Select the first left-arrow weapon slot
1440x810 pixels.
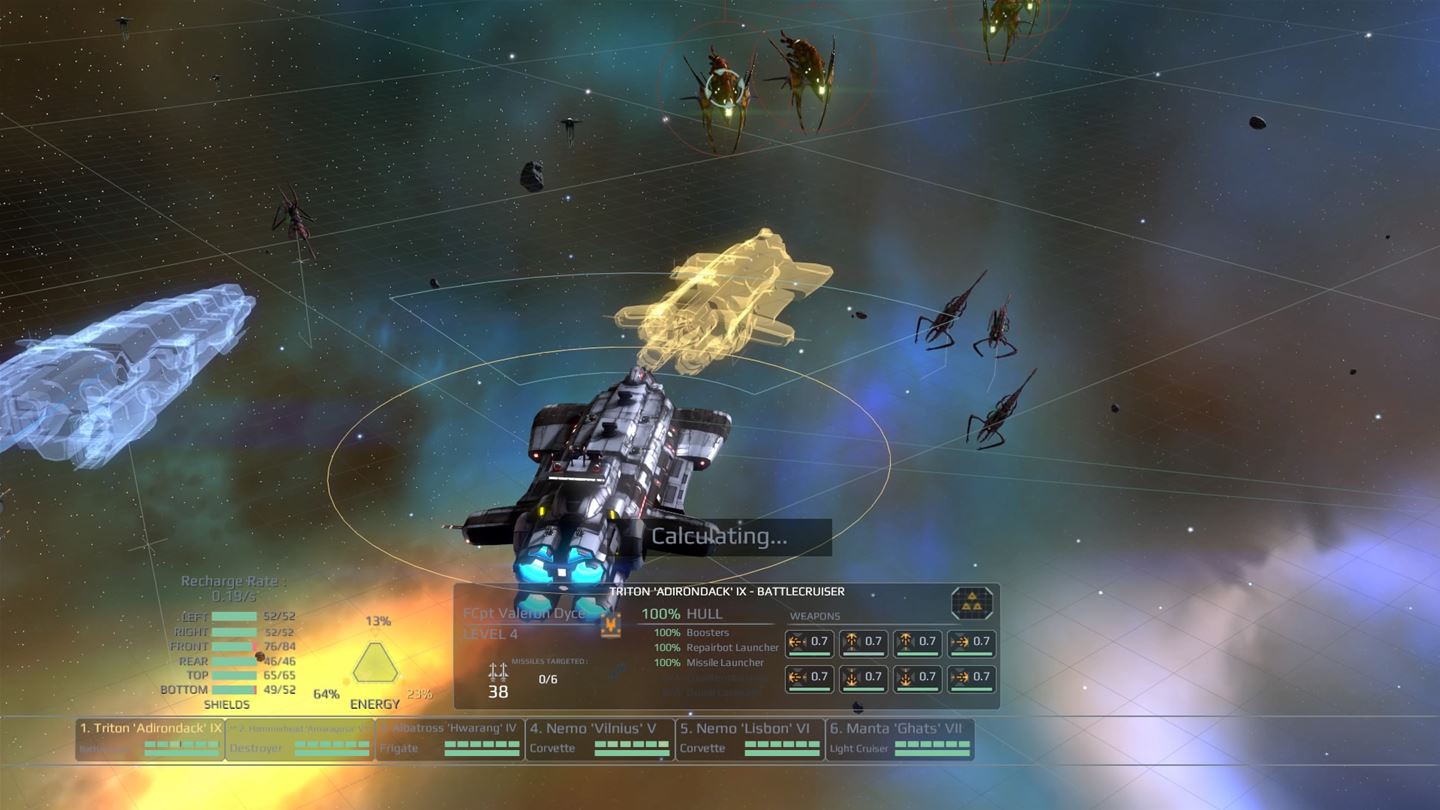point(810,643)
